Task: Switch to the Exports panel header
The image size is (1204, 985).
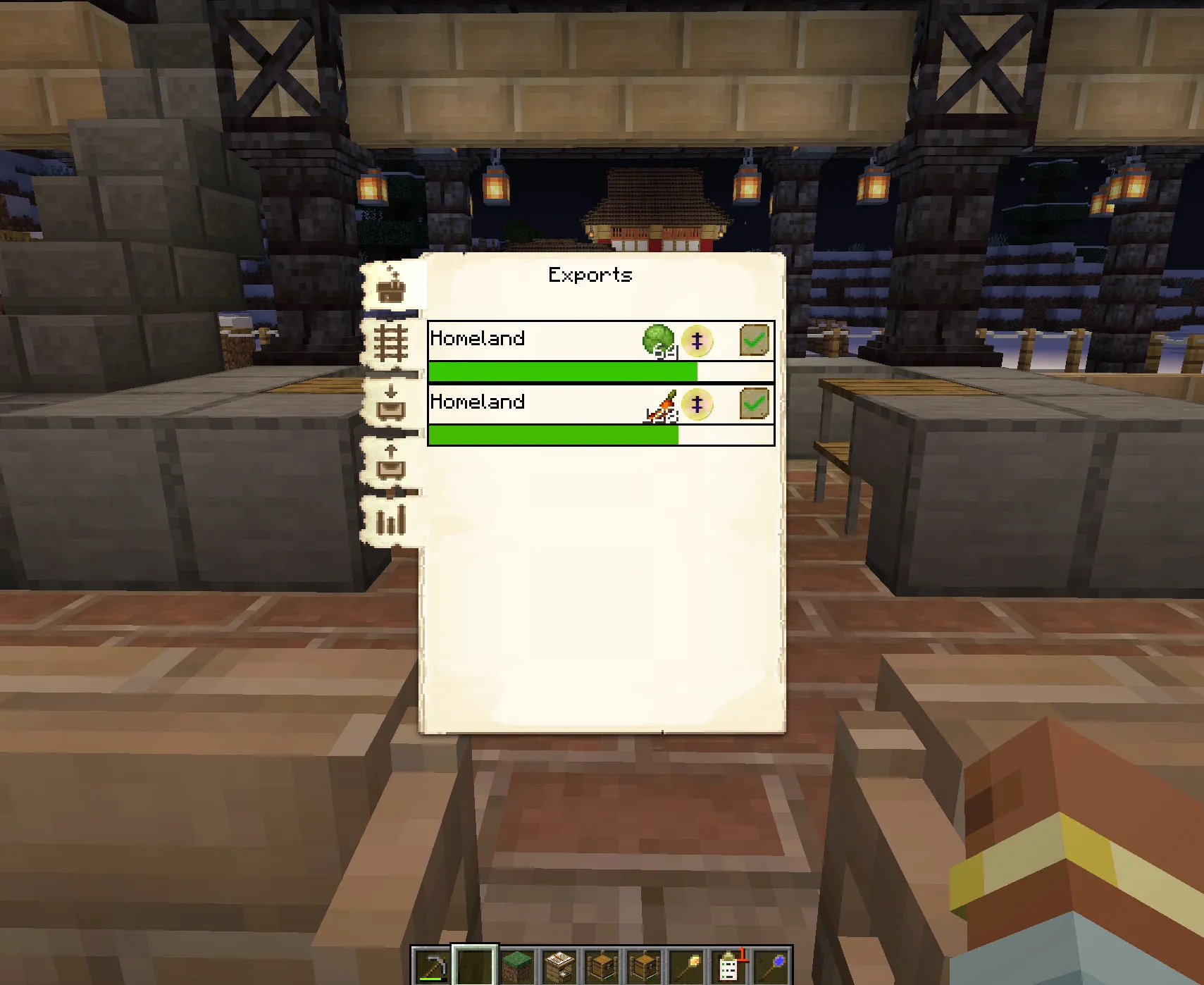Action: pyautogui.click(x=590, y=275)
